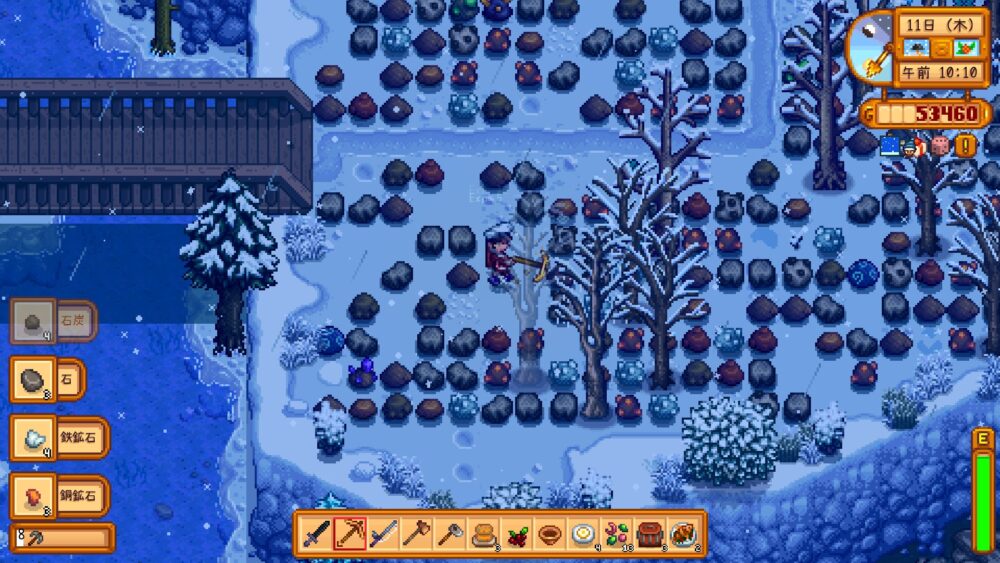Equip the blue-bladed sword
Screen dimensions: 1000x563
coord(383,533)
